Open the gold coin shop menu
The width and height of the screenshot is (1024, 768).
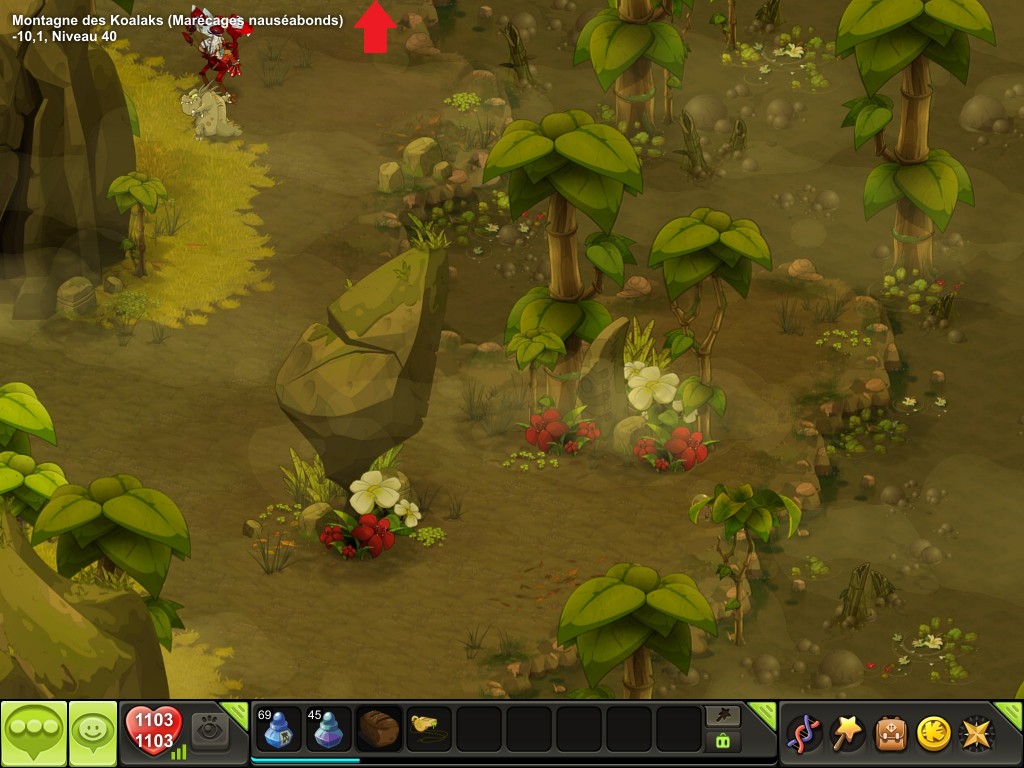click(934, 733)
